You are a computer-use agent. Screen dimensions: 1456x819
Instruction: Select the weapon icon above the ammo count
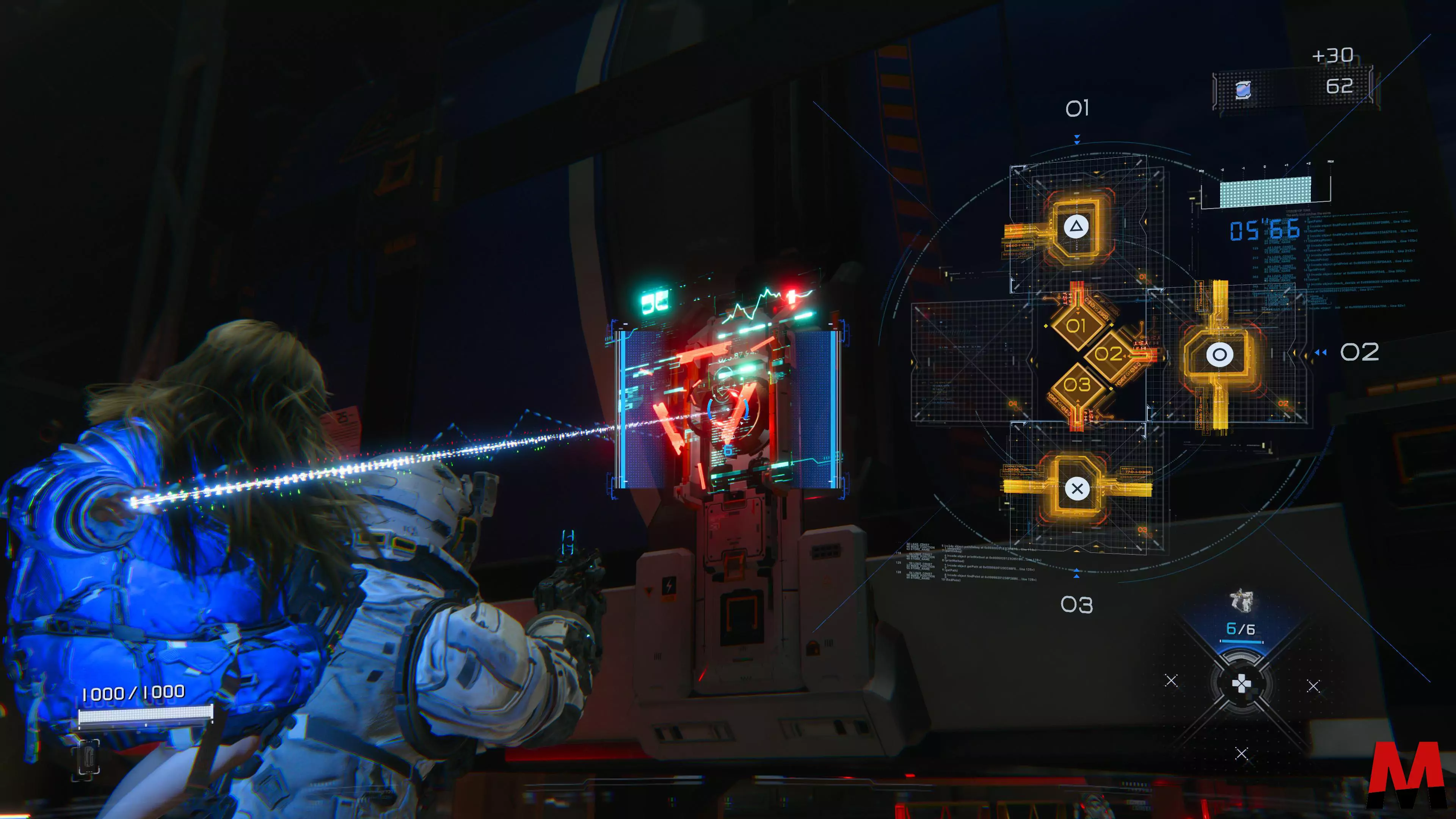coord(1241,600)
